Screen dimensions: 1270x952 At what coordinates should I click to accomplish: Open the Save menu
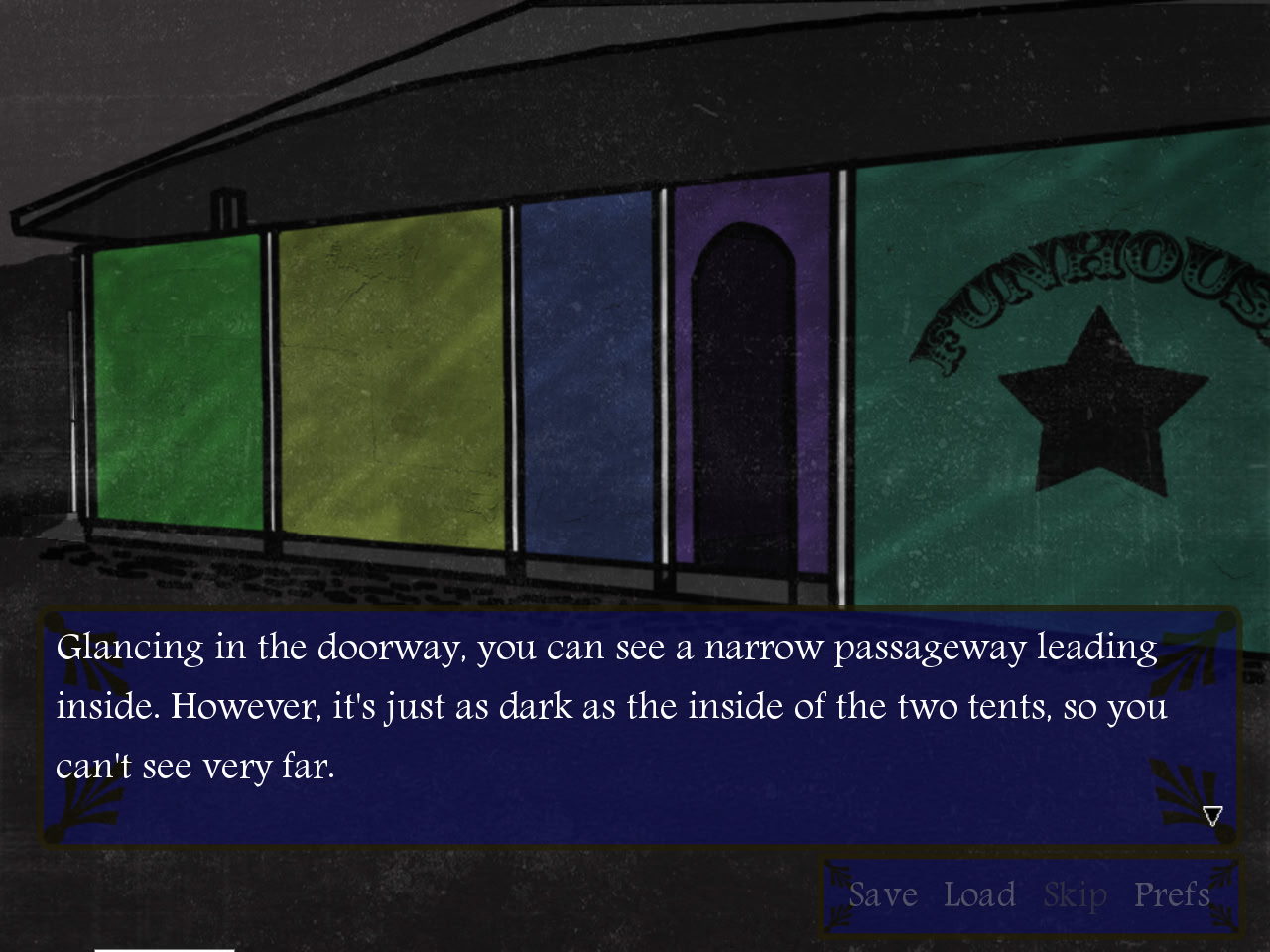[882, 894]
